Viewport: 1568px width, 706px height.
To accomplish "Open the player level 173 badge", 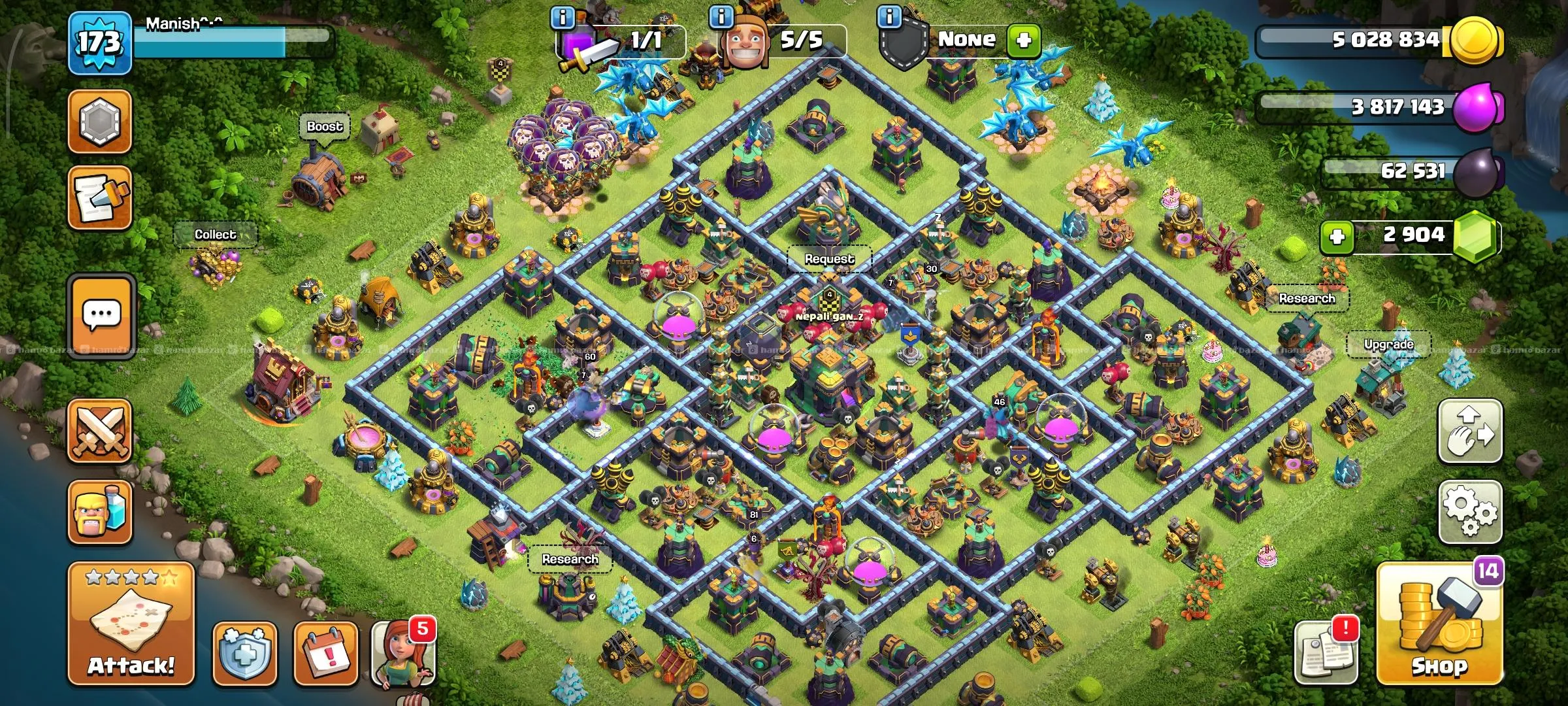I will pos(100,43).
